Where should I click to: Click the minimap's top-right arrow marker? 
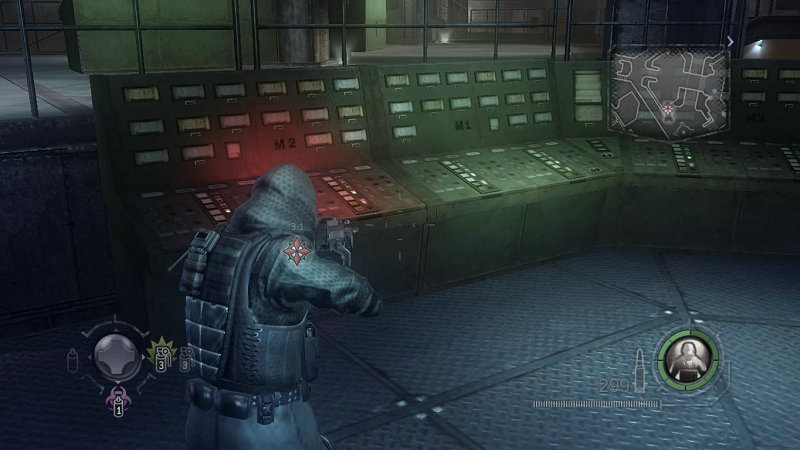pos(731,42)
